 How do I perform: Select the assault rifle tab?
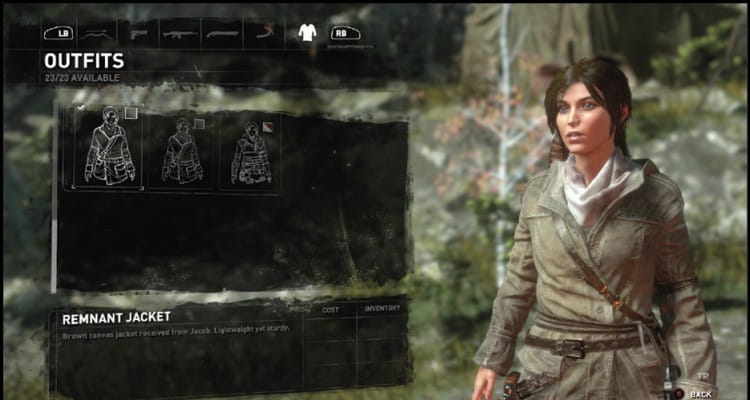[x=180, y=33]
